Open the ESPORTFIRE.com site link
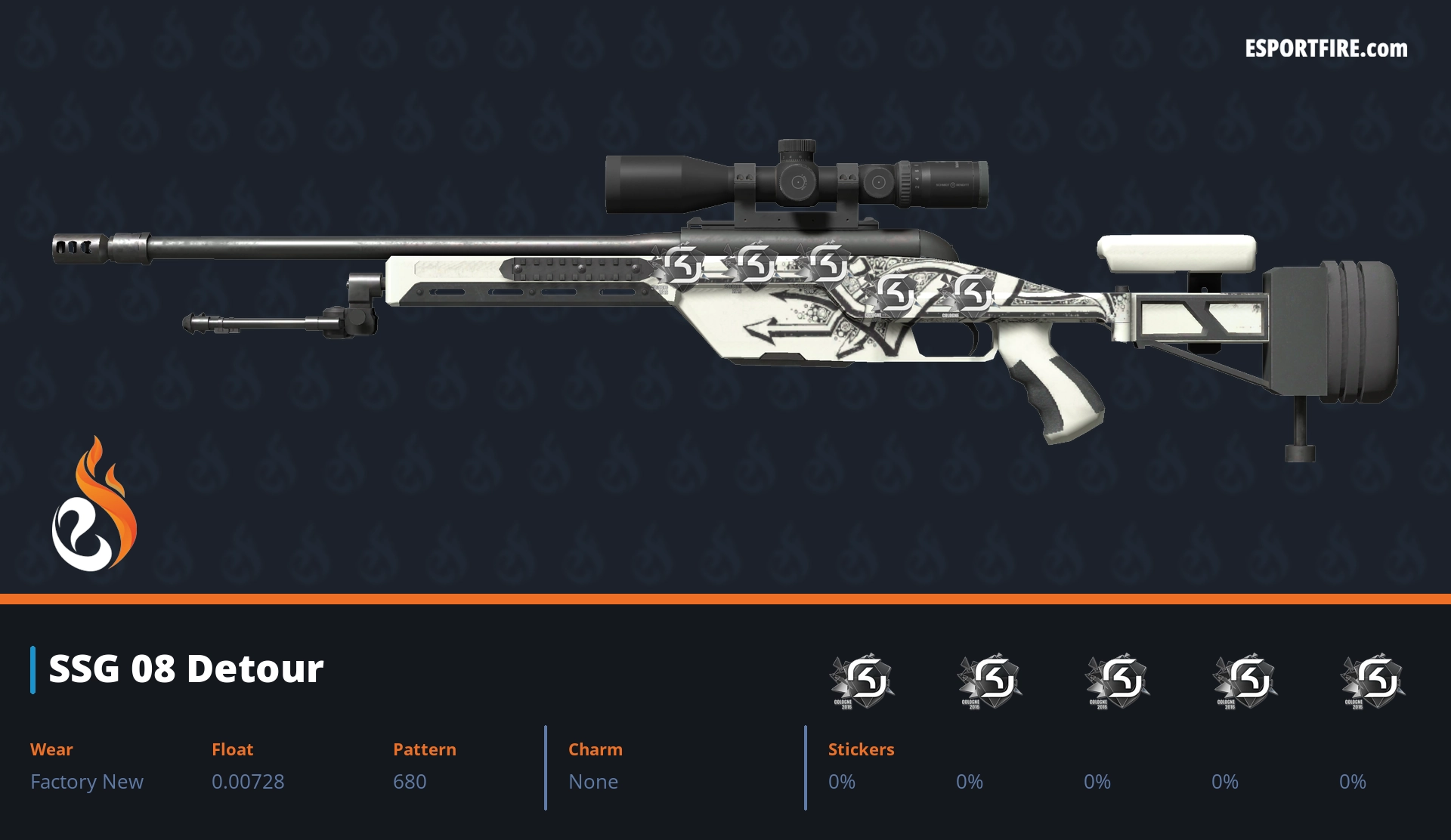 pyautogui.click(x=1326, y=49)
